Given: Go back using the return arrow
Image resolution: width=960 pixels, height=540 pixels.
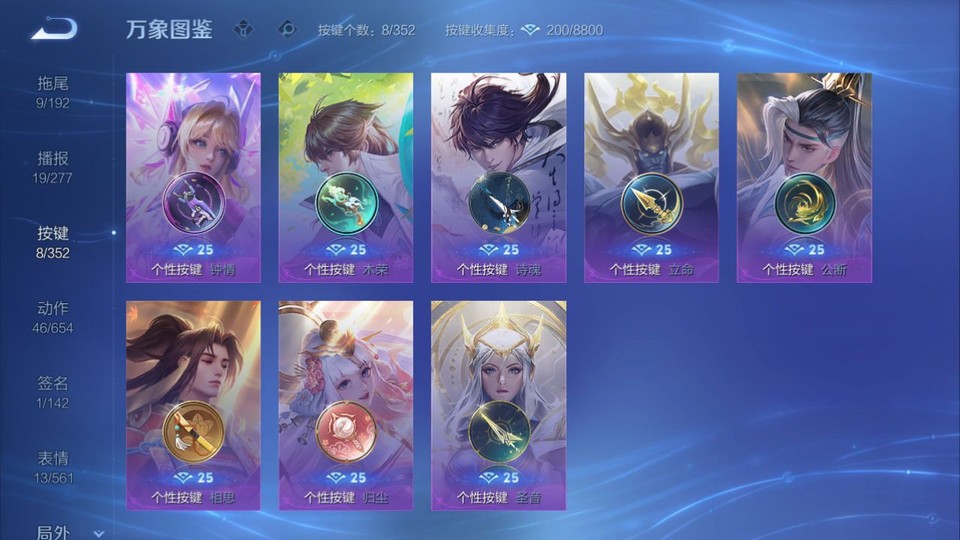Looking at the screenshot, I should (x=54, y=28).
